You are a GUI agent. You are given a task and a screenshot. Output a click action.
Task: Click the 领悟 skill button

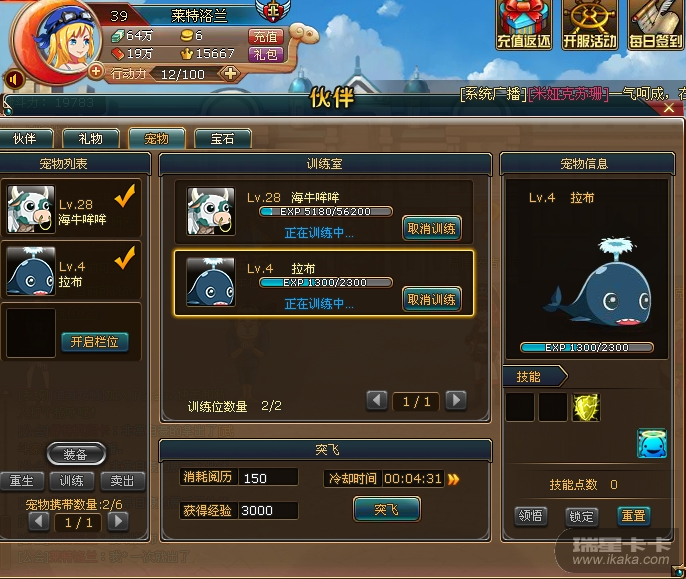530,517
